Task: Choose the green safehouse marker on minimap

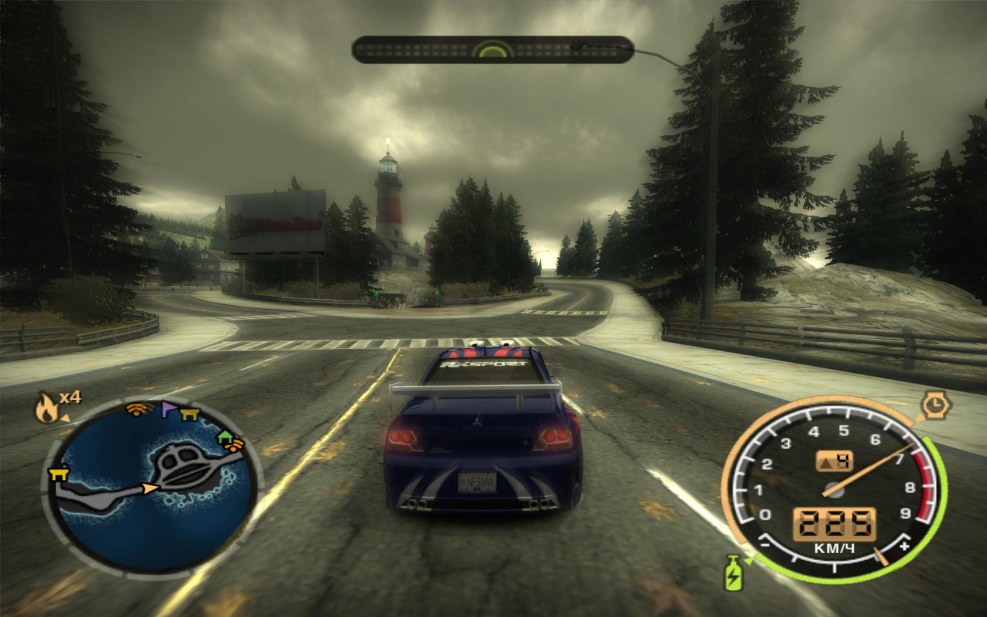Action: tap(228, 436)
